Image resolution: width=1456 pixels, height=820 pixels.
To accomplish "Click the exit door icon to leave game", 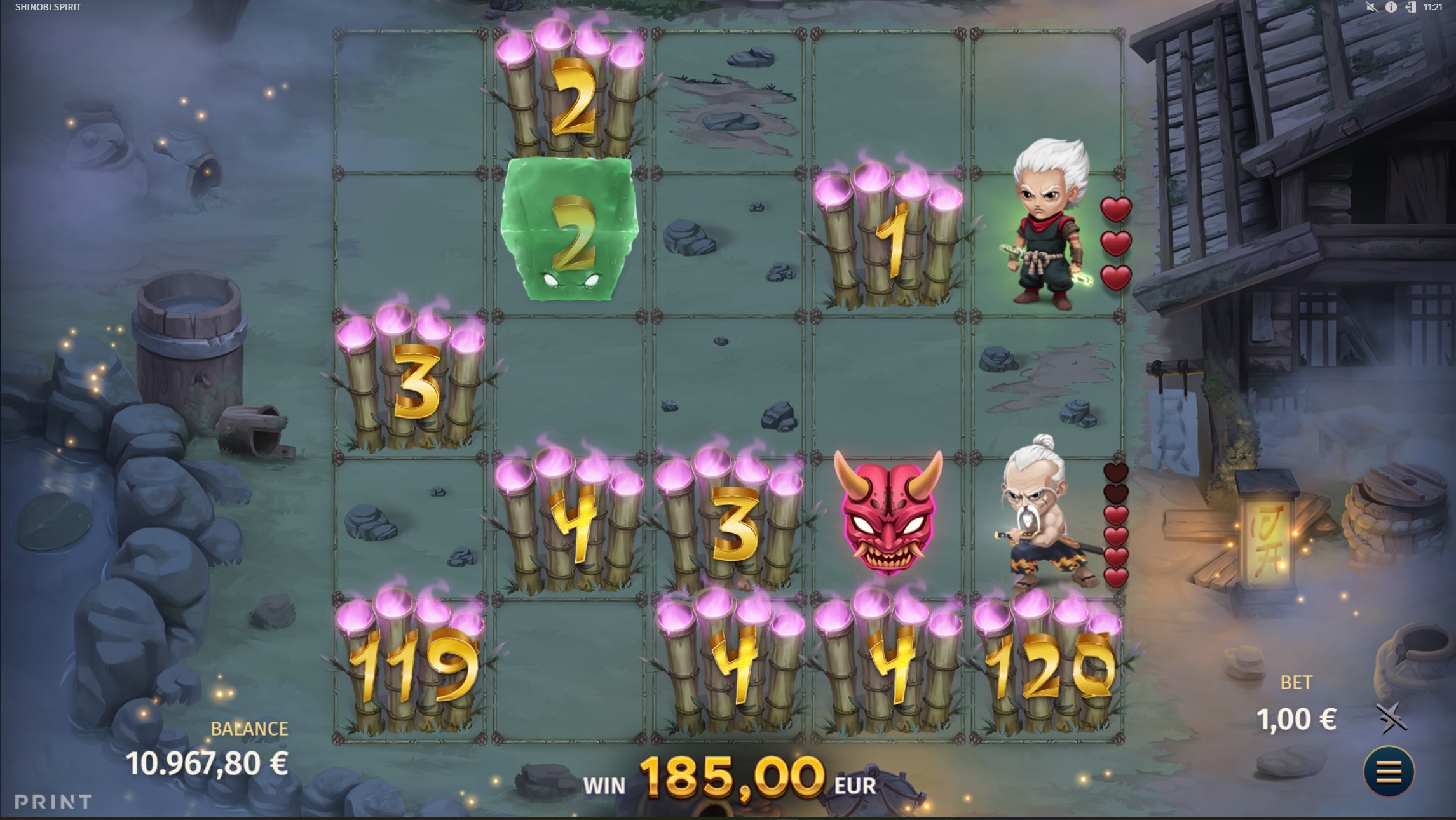I will (x=1410, y=8).
